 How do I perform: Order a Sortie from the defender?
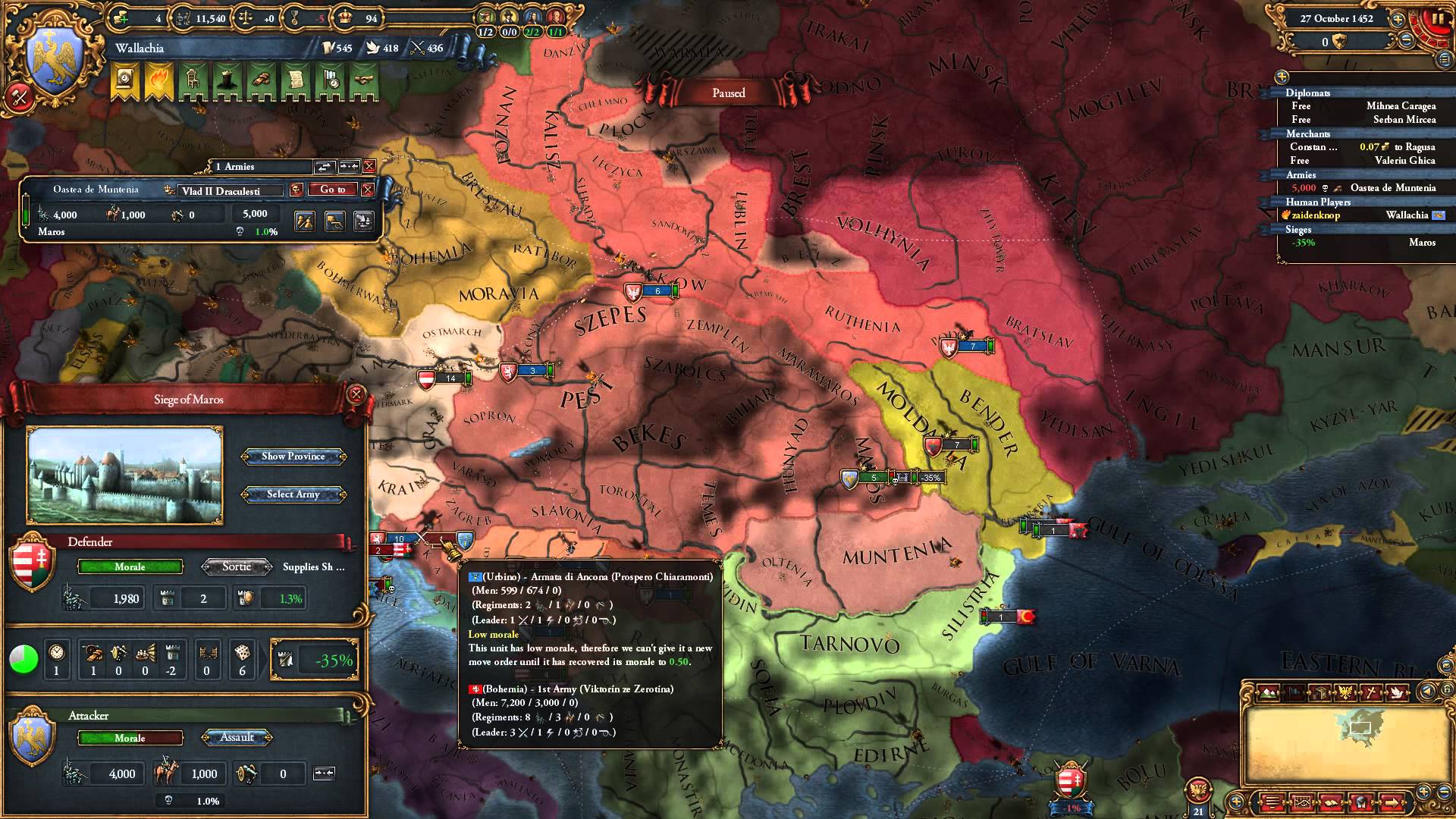click(237, 566)
